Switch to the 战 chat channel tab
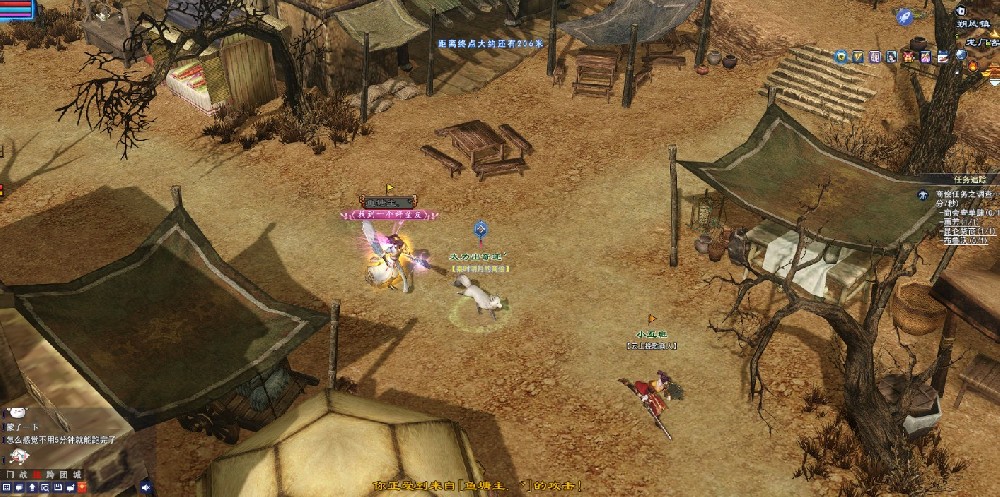This screenshot has height=497, width=1000. [24, 473]
